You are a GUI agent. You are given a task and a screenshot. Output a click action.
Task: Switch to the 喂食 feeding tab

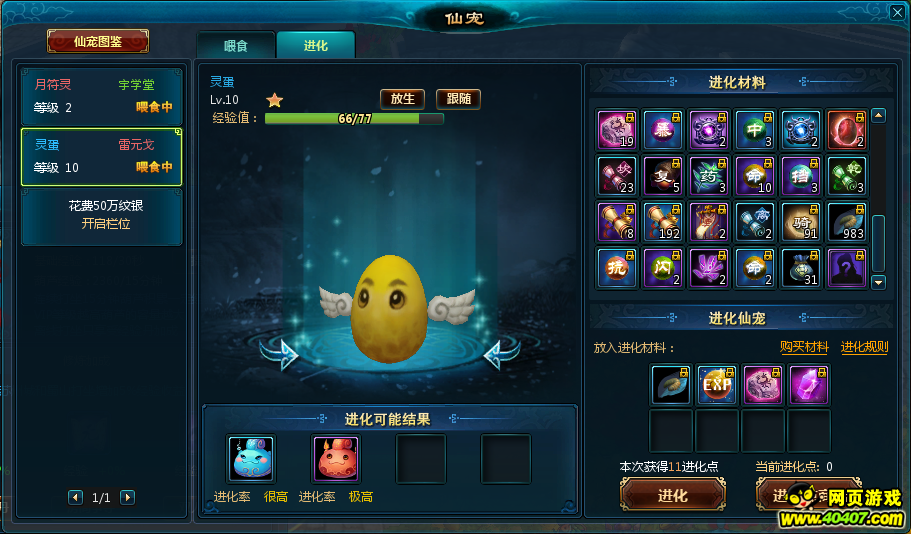pyautogui.click(x=235, y=45)
